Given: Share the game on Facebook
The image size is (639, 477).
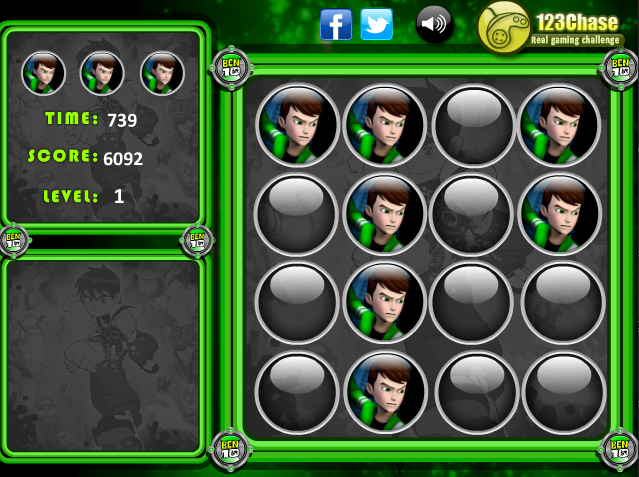Looking at the screenshot, I should tap(335, 24).
